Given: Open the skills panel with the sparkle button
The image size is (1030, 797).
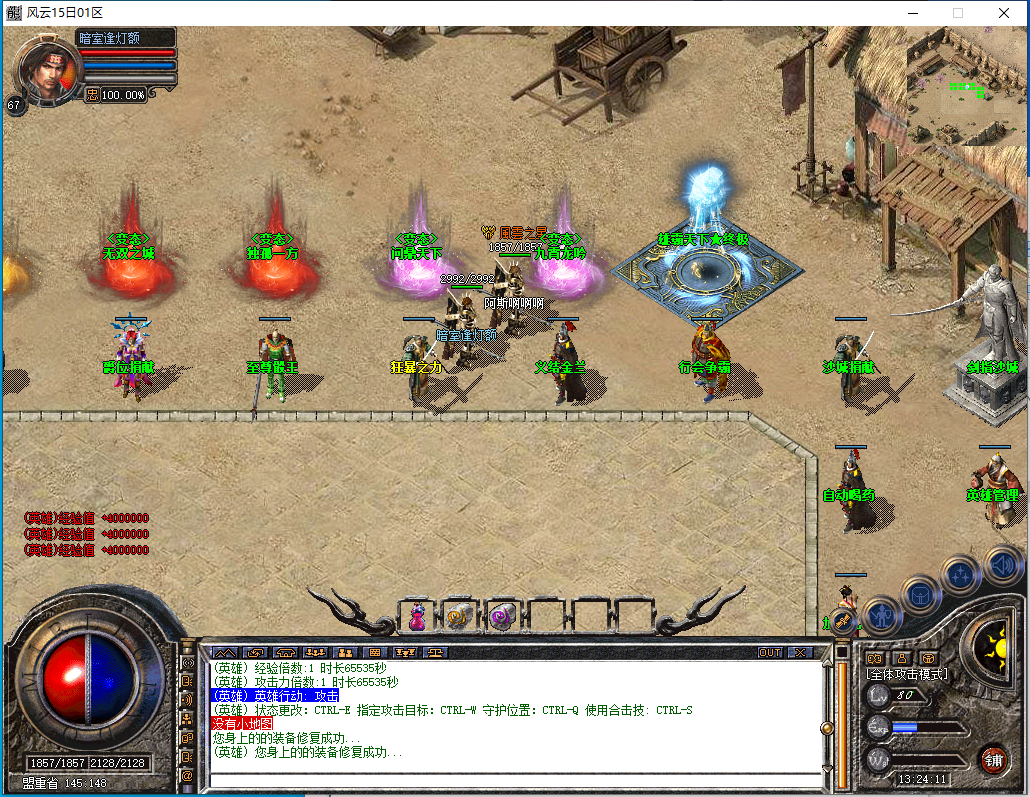Looking at the screenshot, I should click(x=961, y=574).
